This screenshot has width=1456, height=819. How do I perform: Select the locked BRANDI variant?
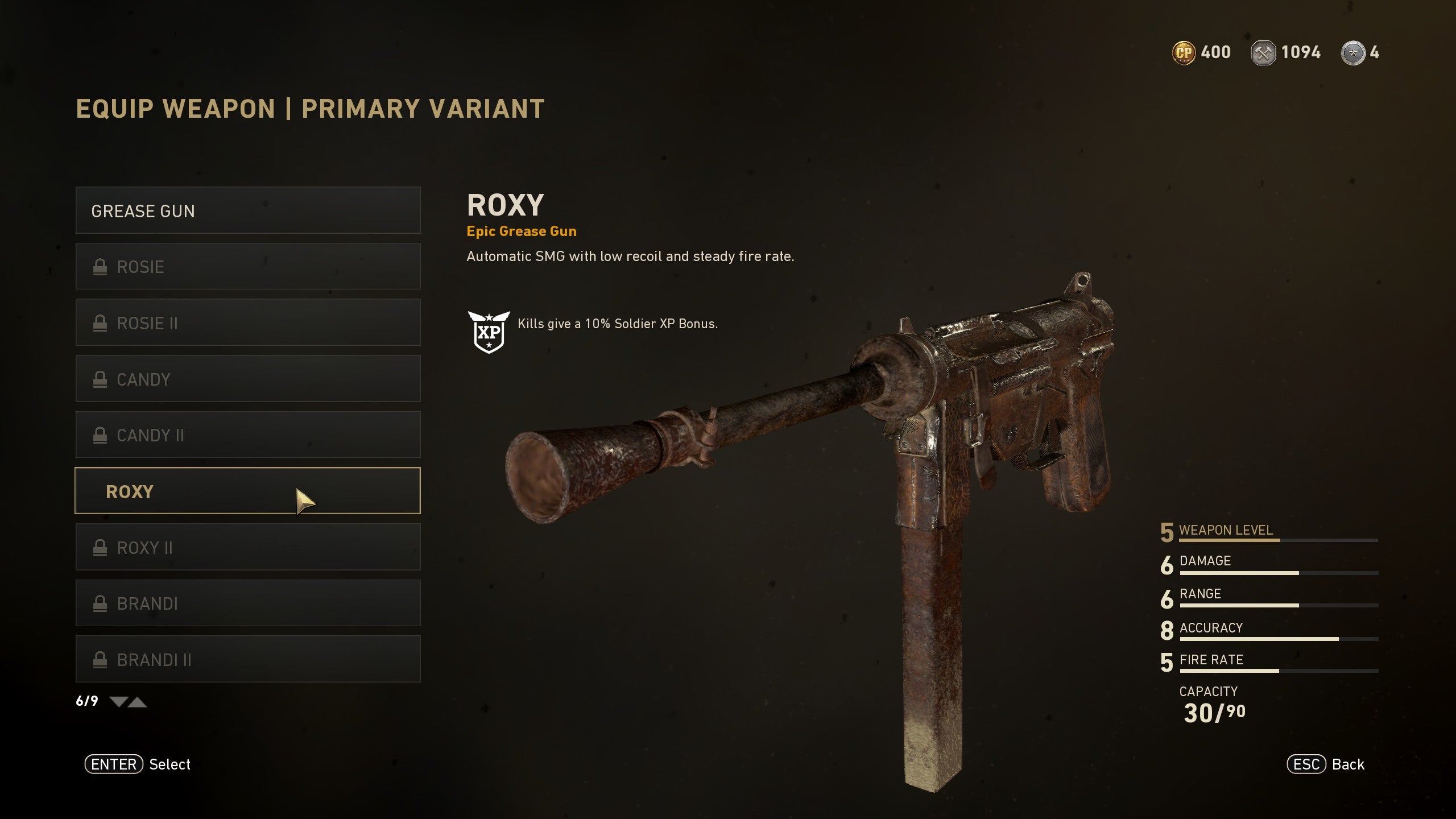coord(248,603)
